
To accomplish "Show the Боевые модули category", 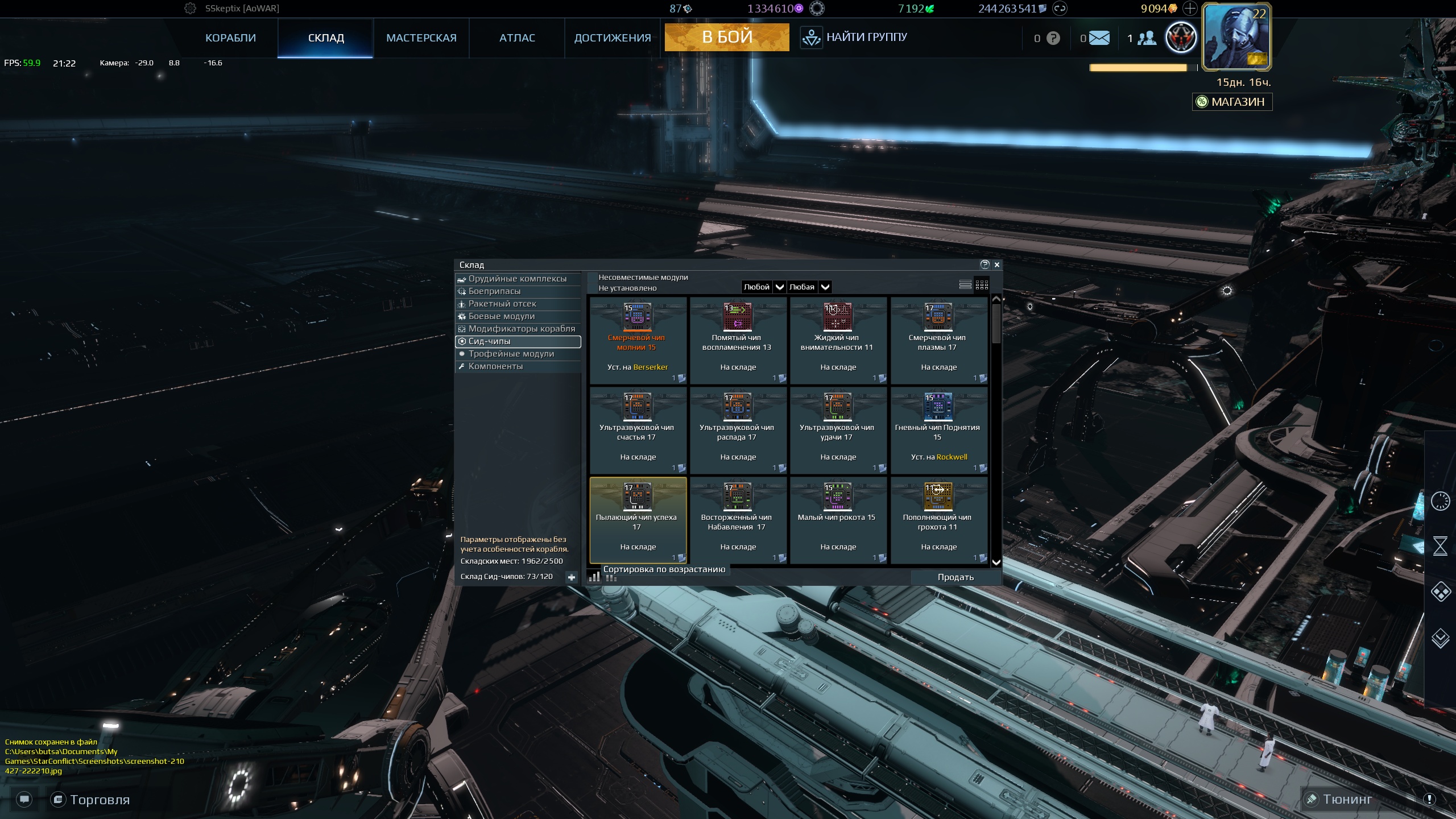I will [x=501, y=316].
